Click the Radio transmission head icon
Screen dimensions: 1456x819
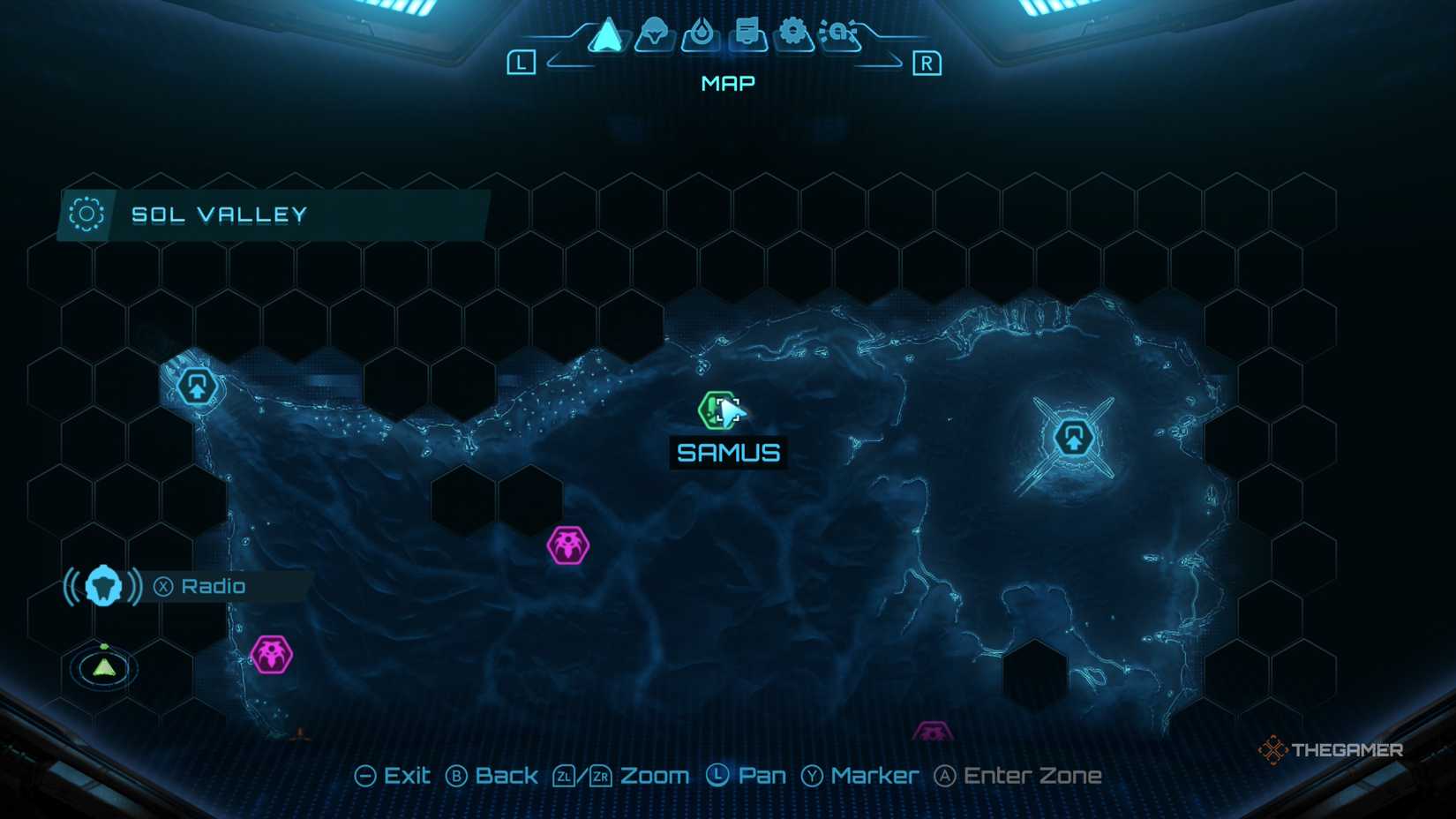(x=103, y=585)
